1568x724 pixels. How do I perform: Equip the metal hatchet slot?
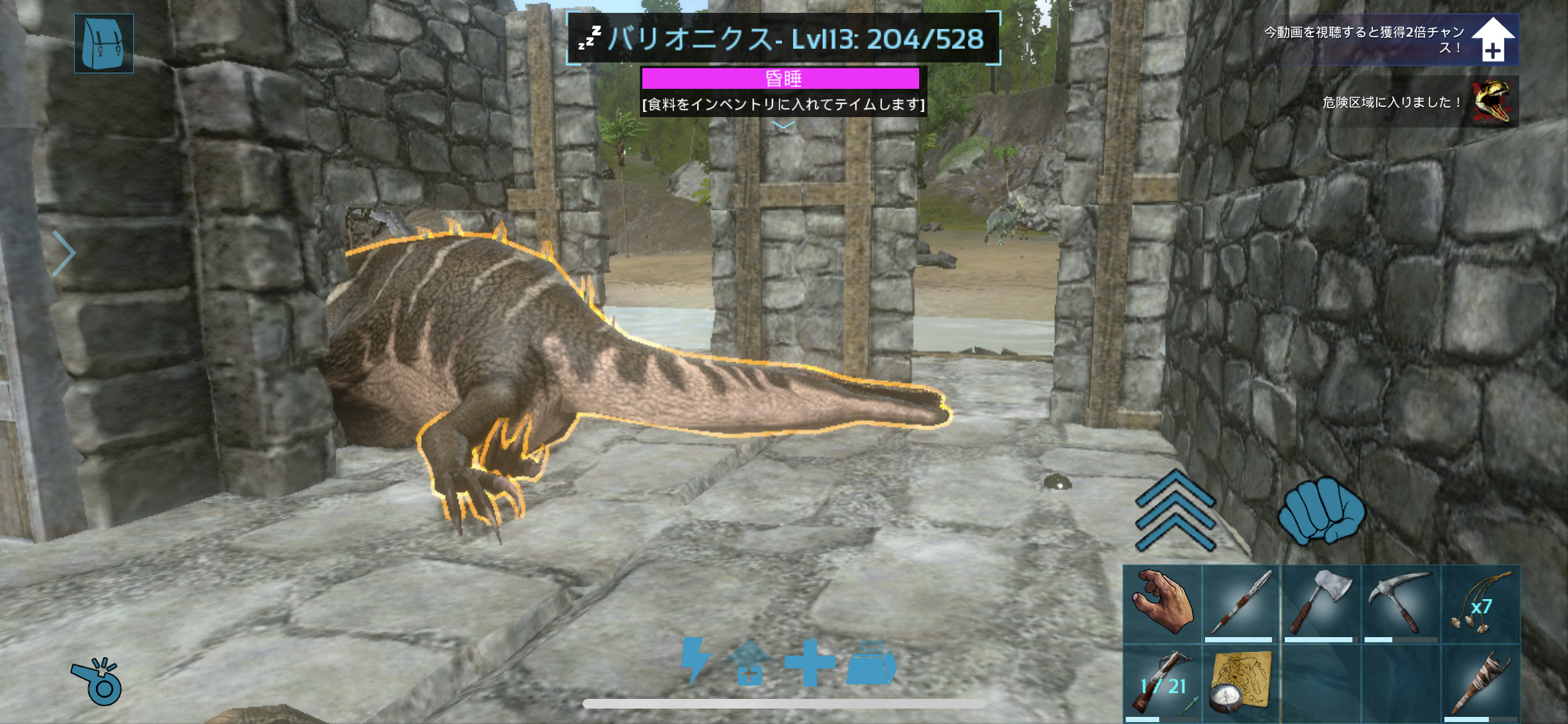coord(1321,603)
